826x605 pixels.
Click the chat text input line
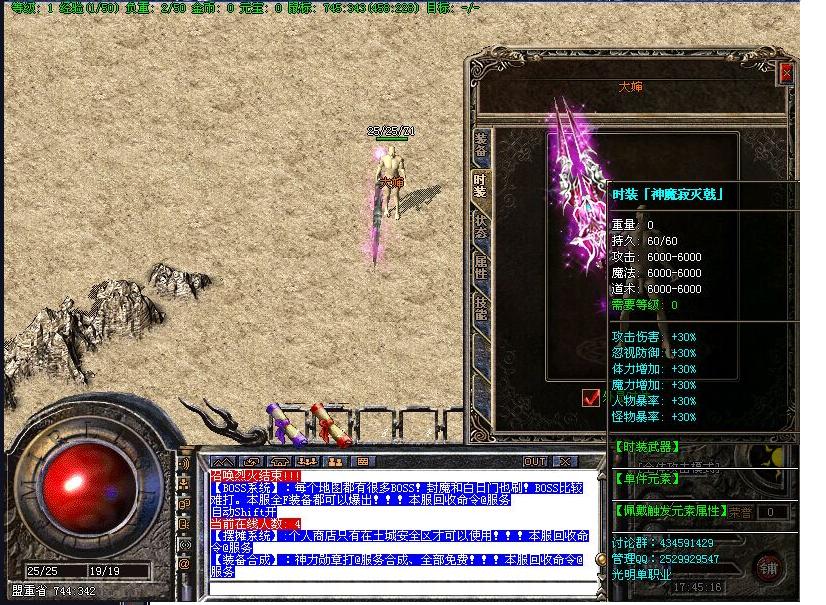click(400, 586)
